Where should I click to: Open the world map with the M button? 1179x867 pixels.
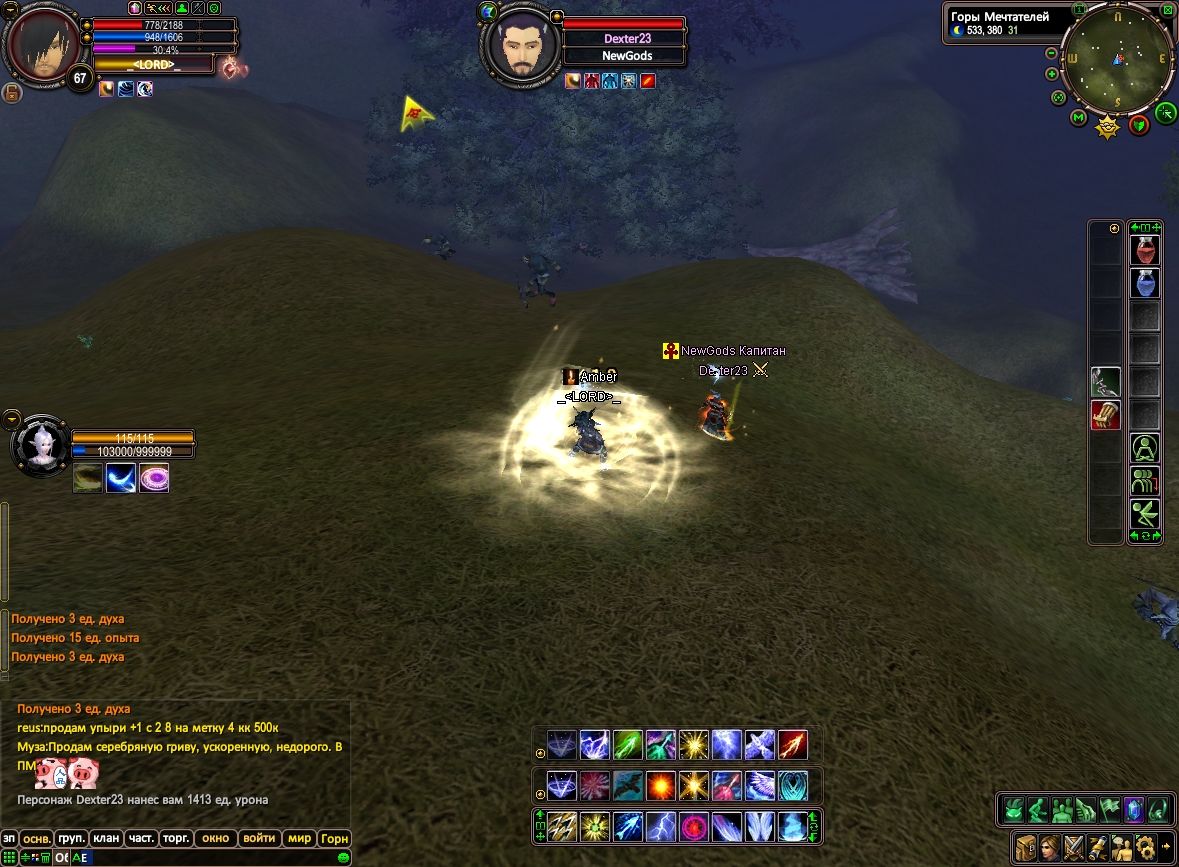coord(1078,118)
